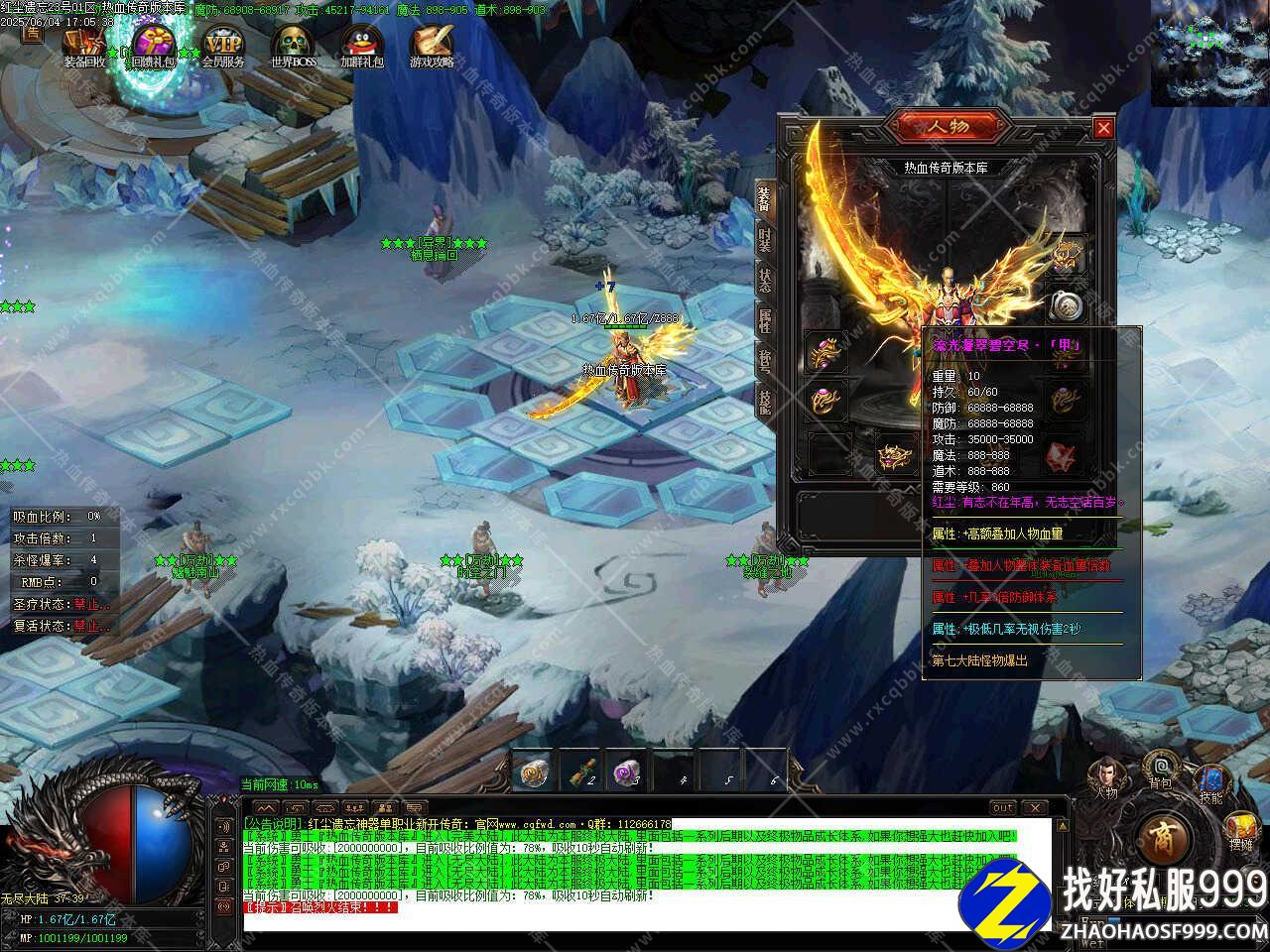
Task: Use the purple orb in hotbar slot 3
Action: (629, 771)
